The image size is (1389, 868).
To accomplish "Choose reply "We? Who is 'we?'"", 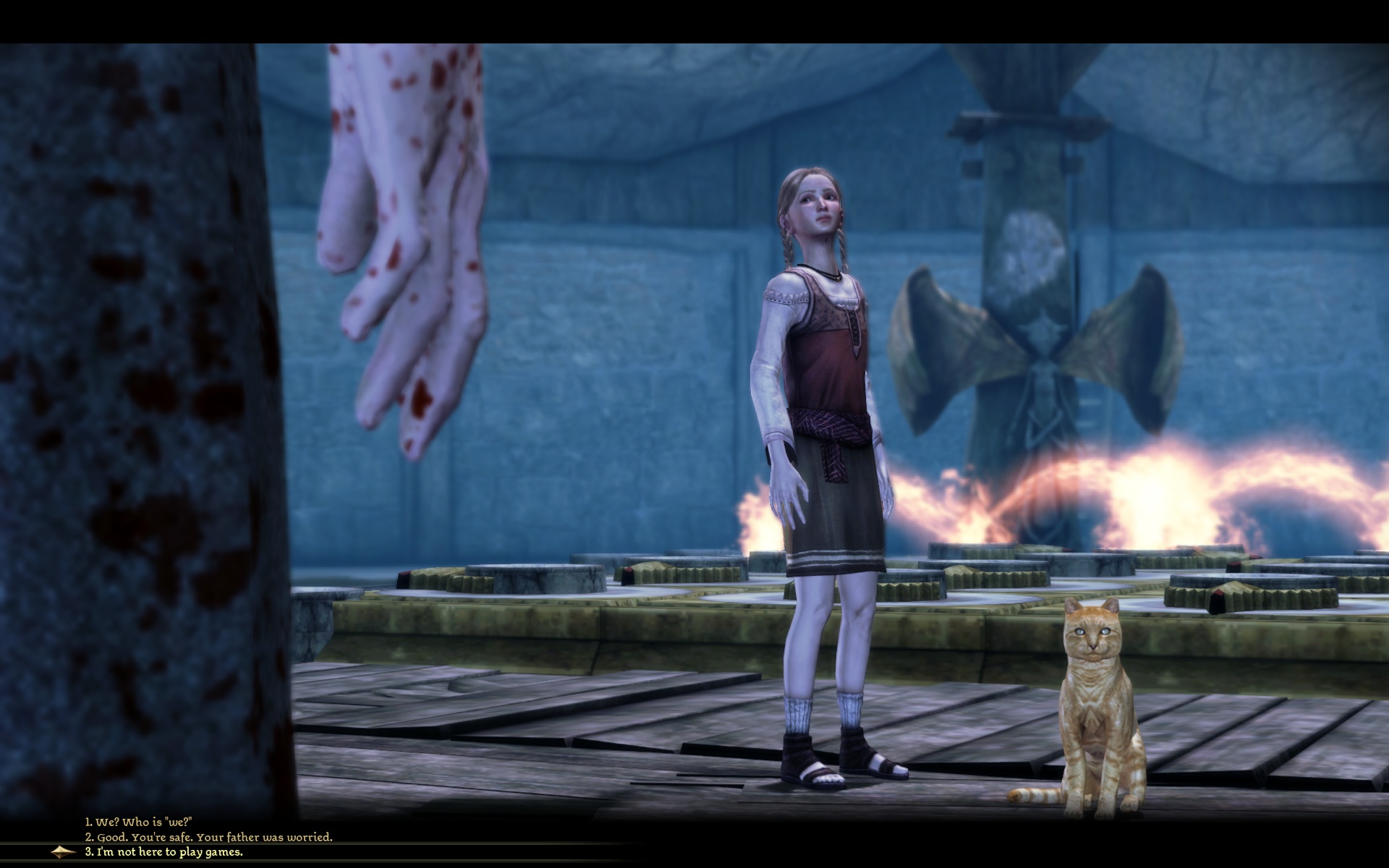I will [139, 822].
